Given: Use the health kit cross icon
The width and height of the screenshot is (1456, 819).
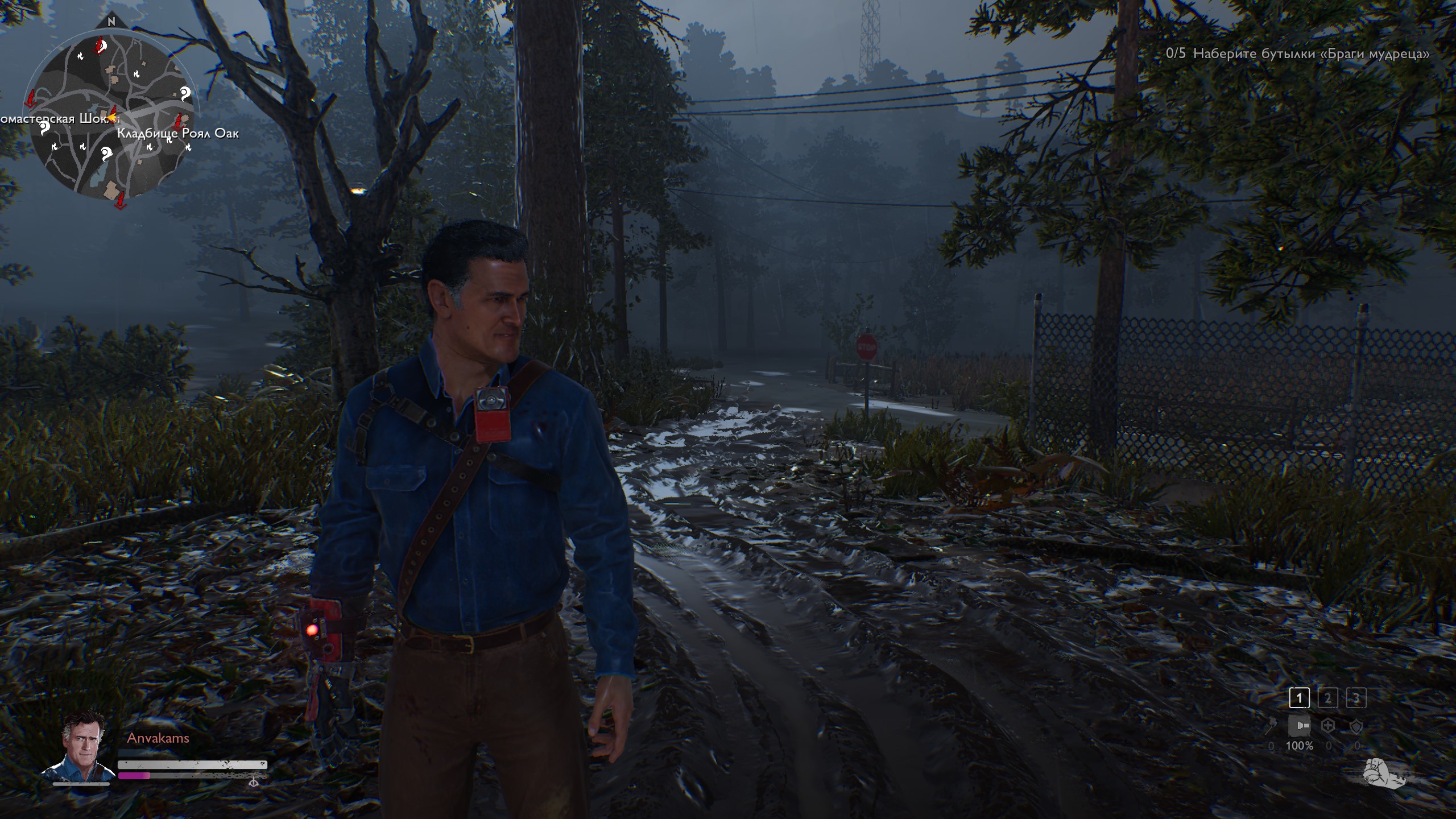Looking at the screenshot, I should 1328,726.
